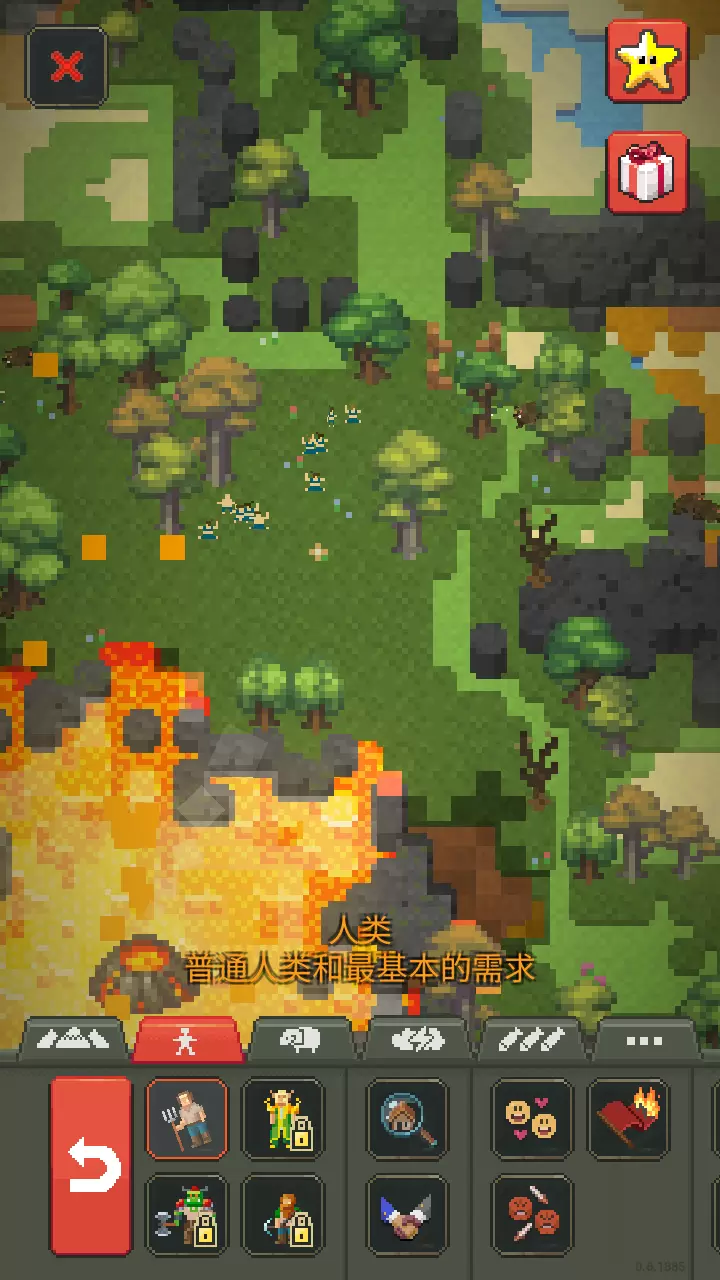This screenshot has height=1280, width=720.
Task: Click the red back arrow button
Action: (x=91, y=1166)
